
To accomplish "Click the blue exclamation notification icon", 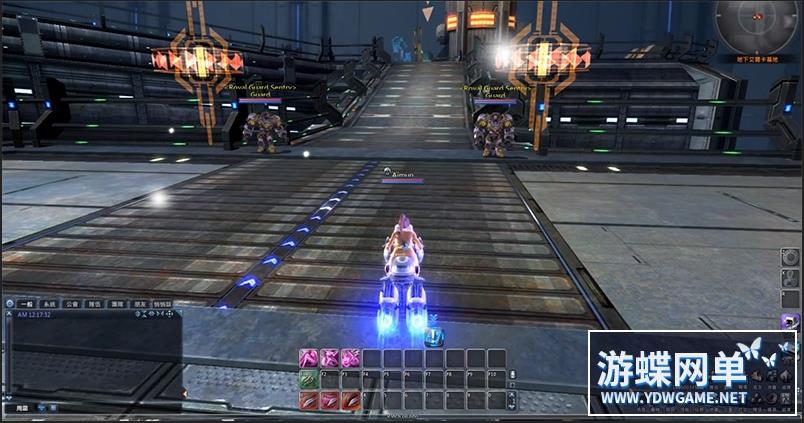I will point(433,337).
